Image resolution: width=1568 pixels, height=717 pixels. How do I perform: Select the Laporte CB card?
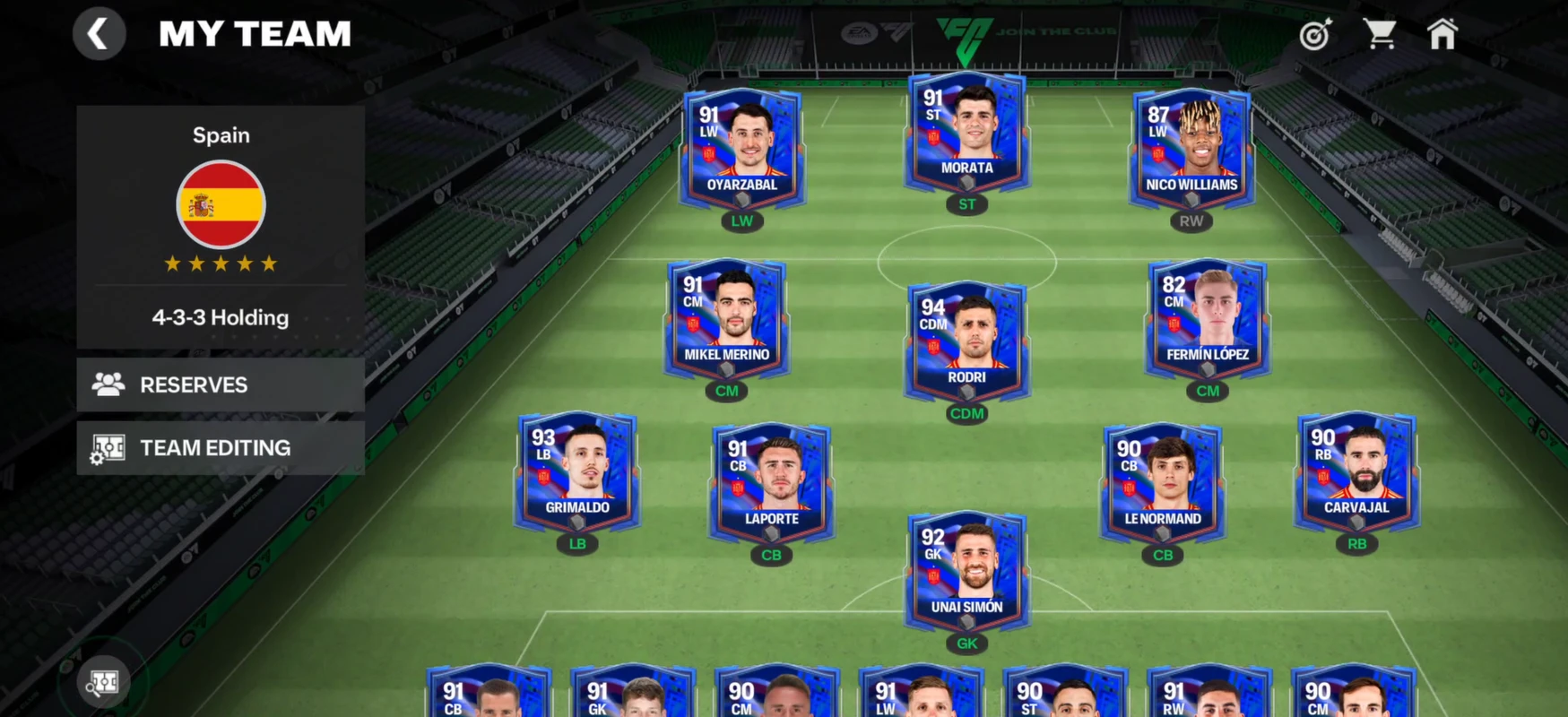tap(771, 483)
